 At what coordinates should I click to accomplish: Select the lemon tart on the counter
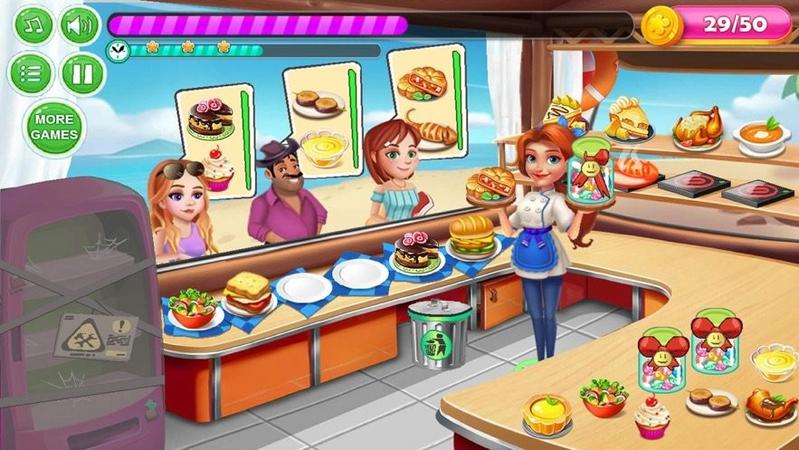pyautogui.click(x=548, y=410)
